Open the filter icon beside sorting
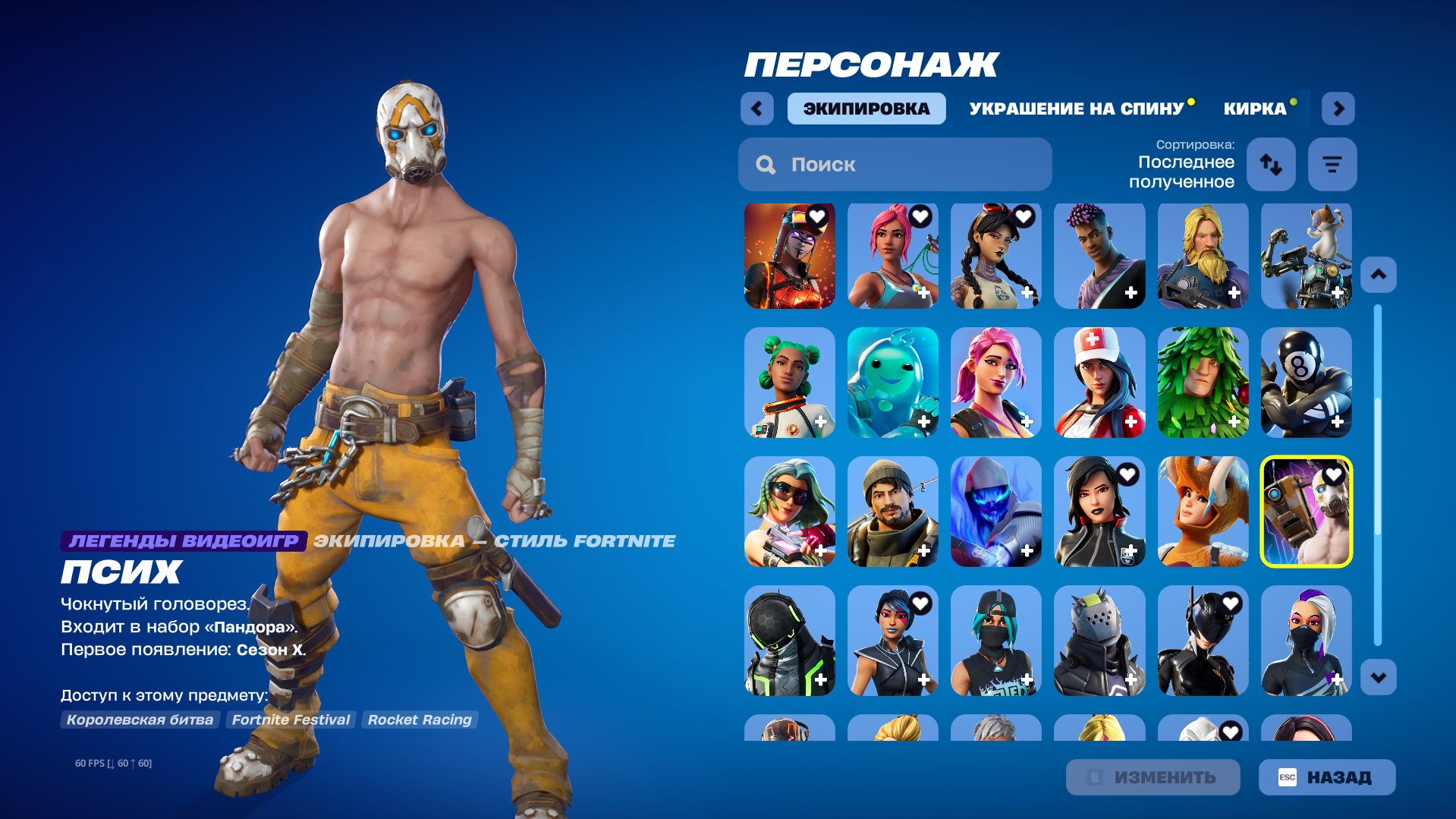Viewport: 1456px width, 819px height. (1332, 164)
